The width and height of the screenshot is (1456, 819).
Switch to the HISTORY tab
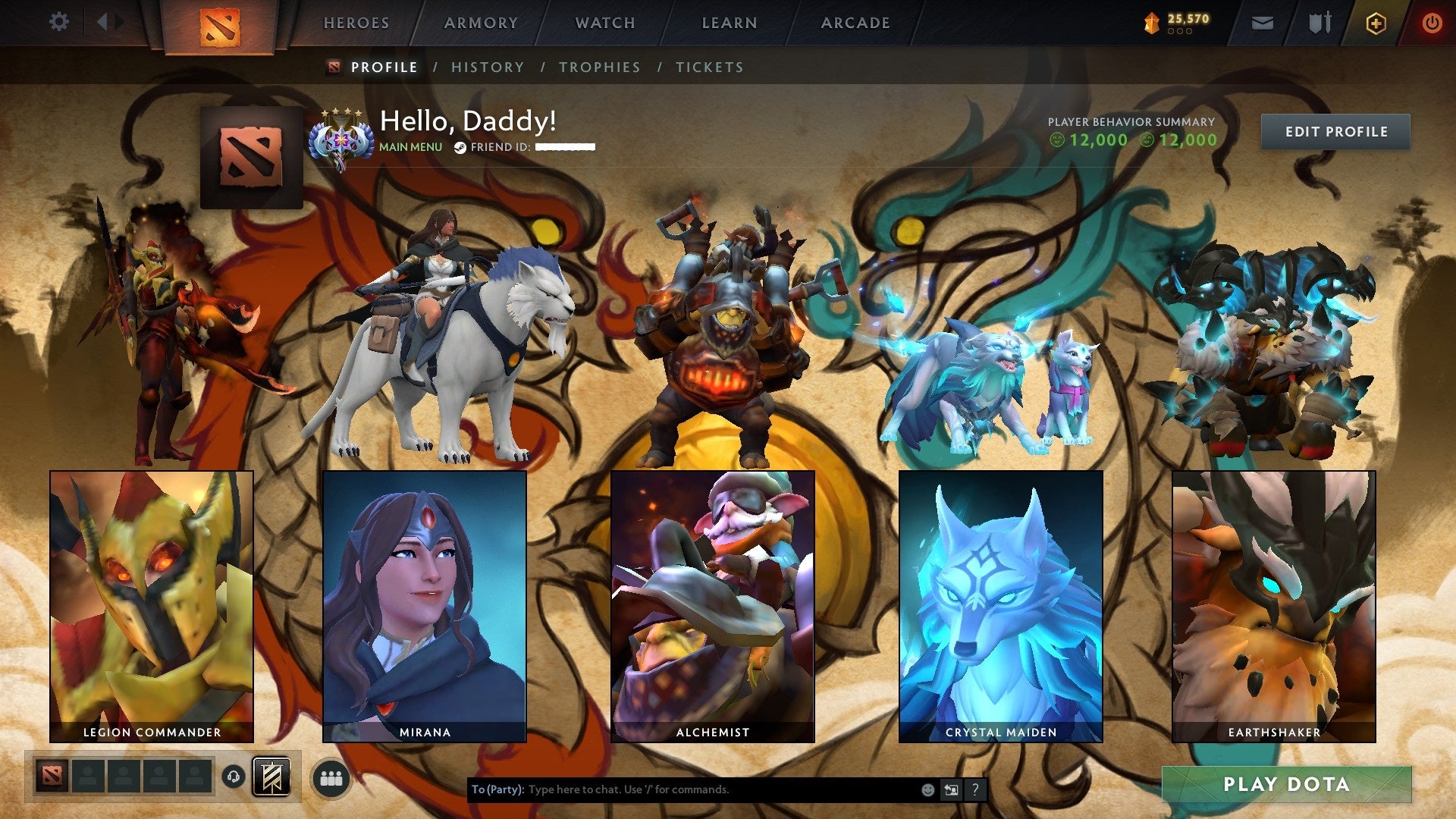pyautogui.click(x=488, y=67)
